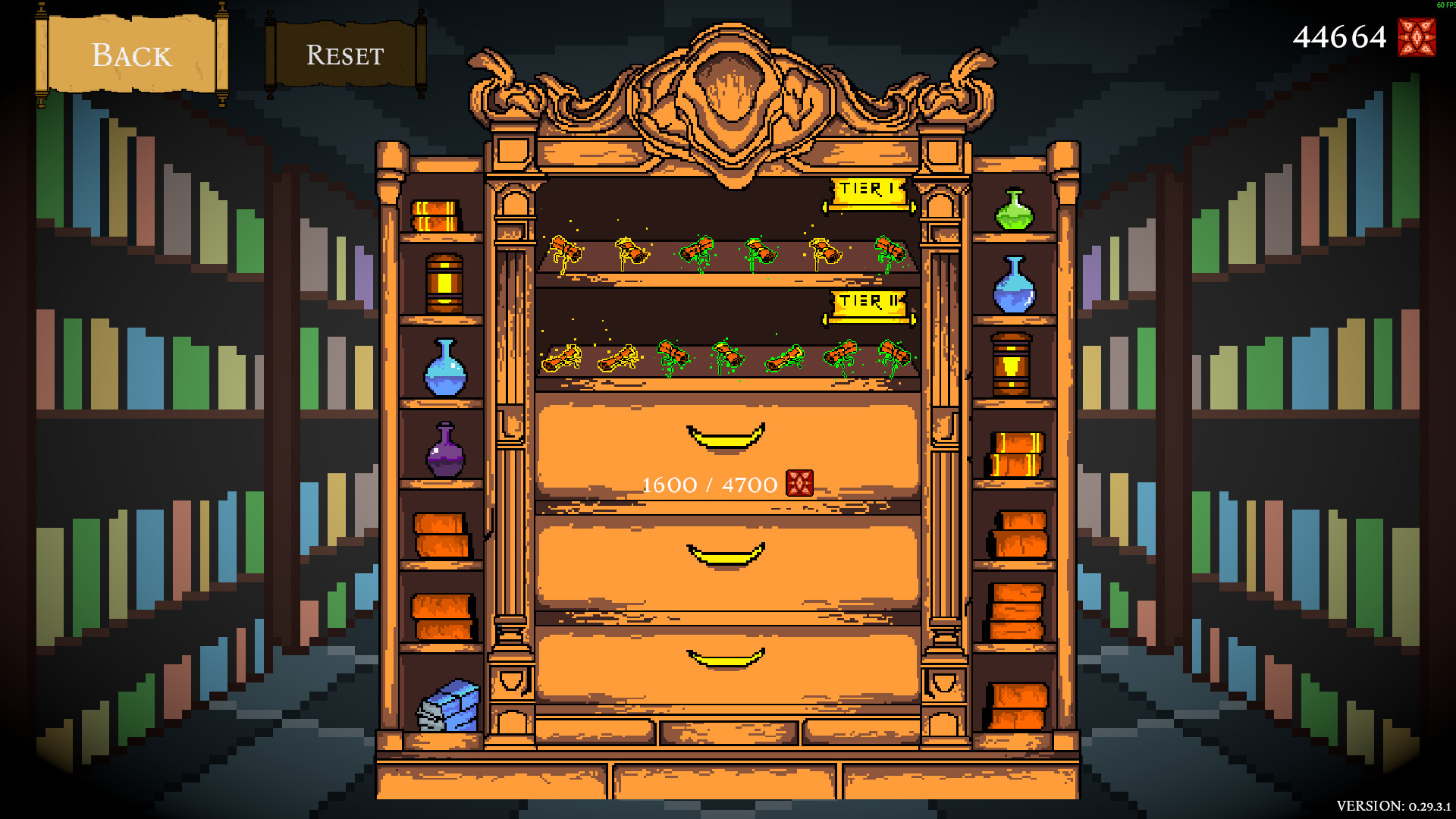
Task: Select the second yellow scroll upgrade on Tier I
Action: pyautogui.click(x=631, y=250)
